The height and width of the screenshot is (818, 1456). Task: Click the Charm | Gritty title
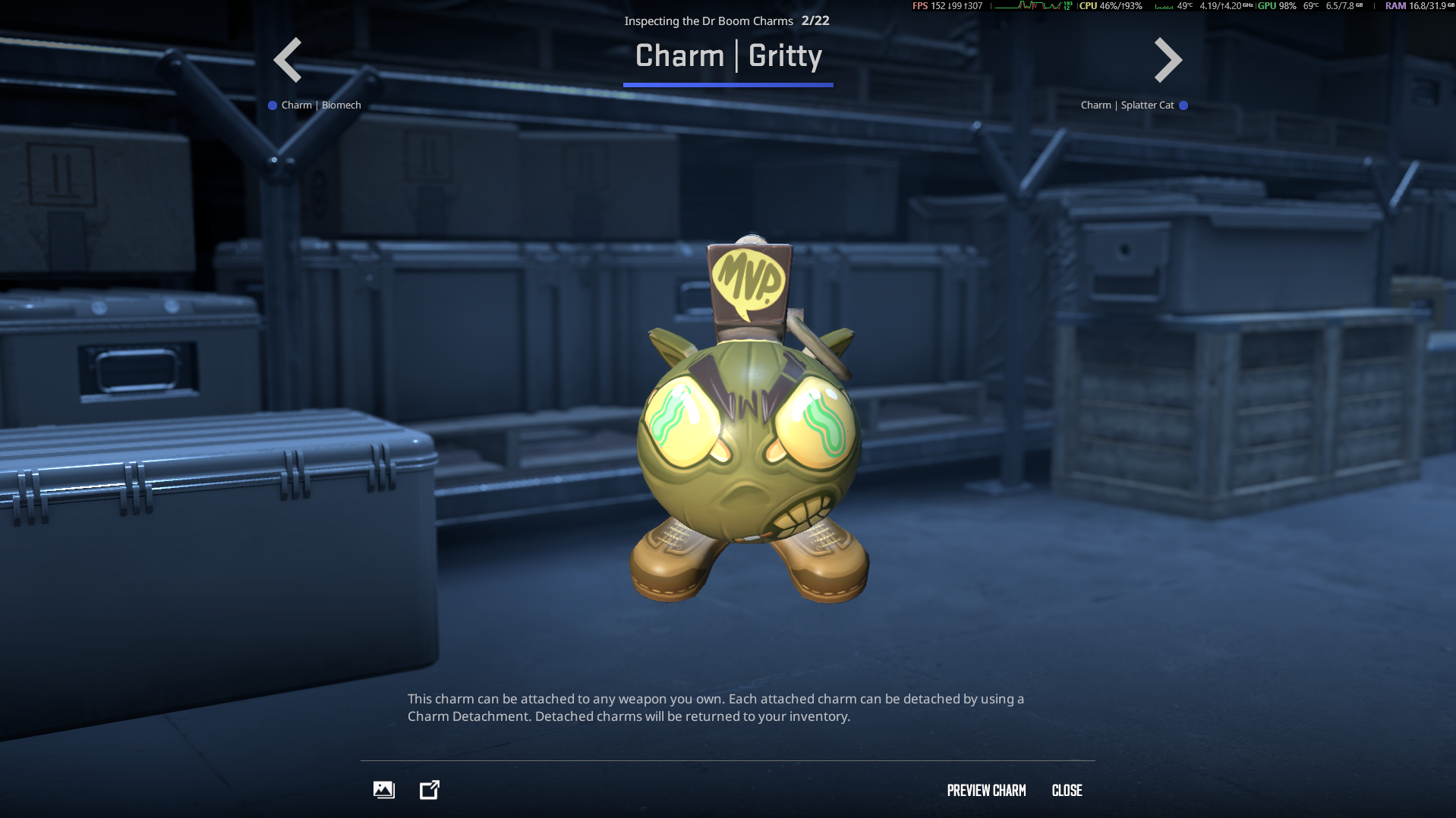click(728, 55)
